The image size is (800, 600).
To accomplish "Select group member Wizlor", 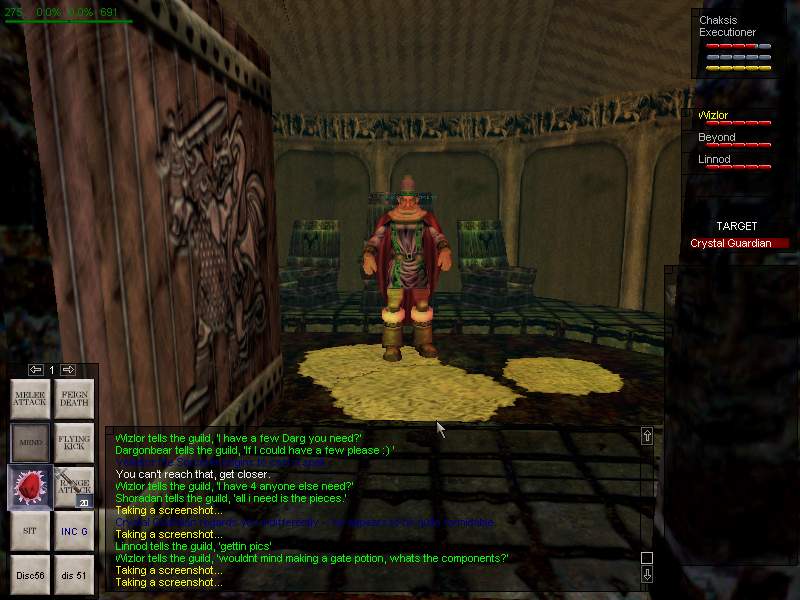I will (x=715, y=116).
